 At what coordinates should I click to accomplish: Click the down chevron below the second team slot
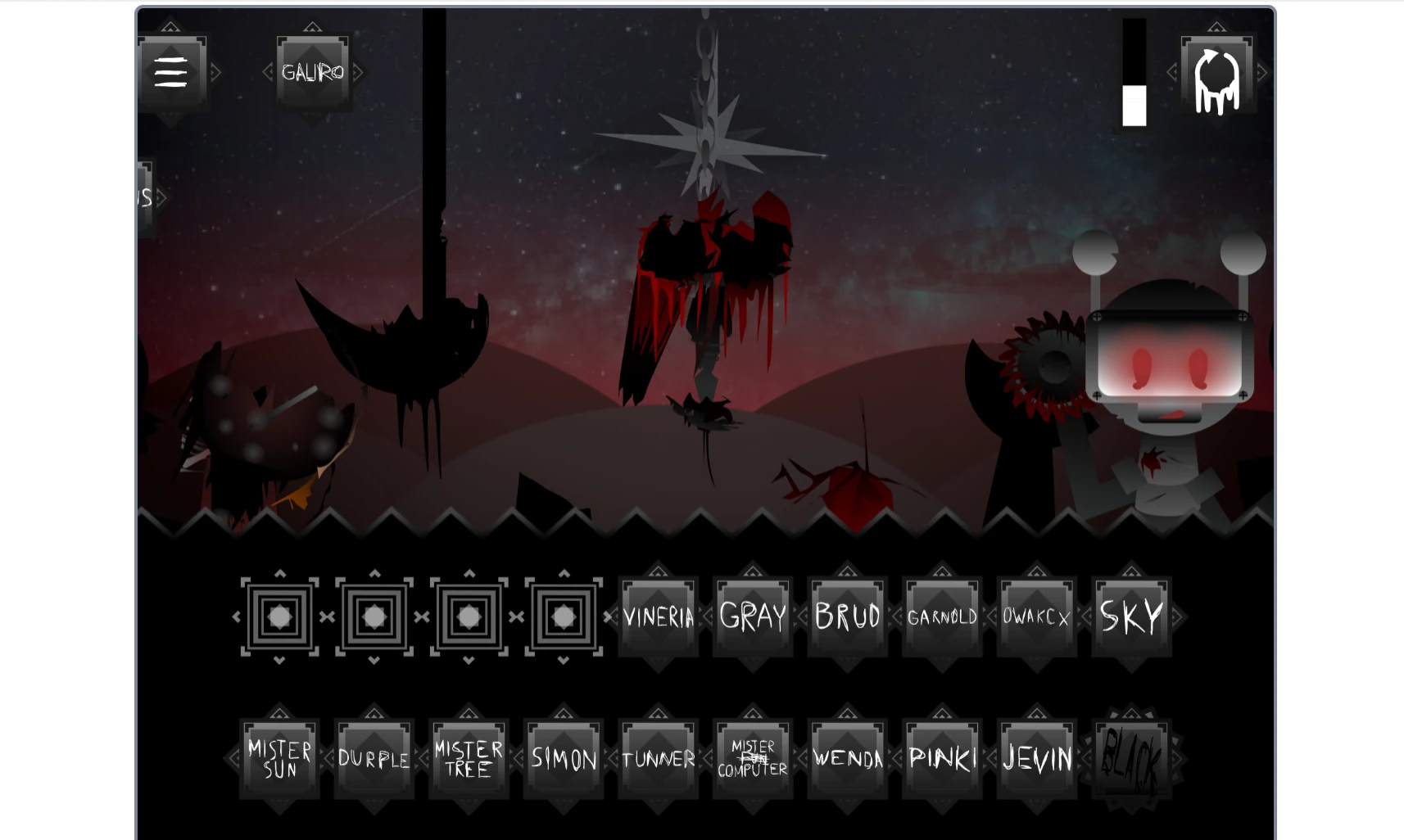pos(374,659)
